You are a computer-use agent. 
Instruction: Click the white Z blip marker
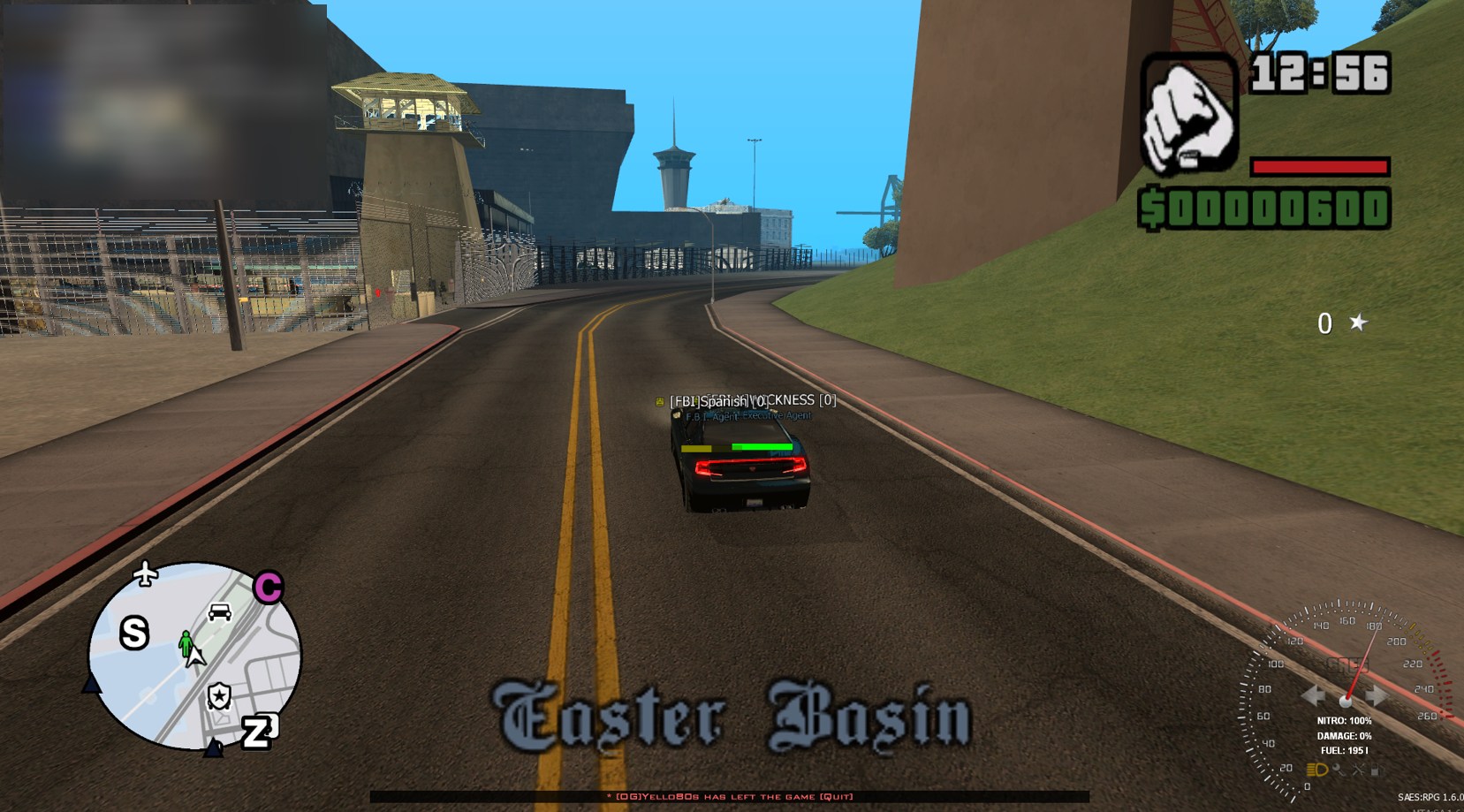[259, 730]
